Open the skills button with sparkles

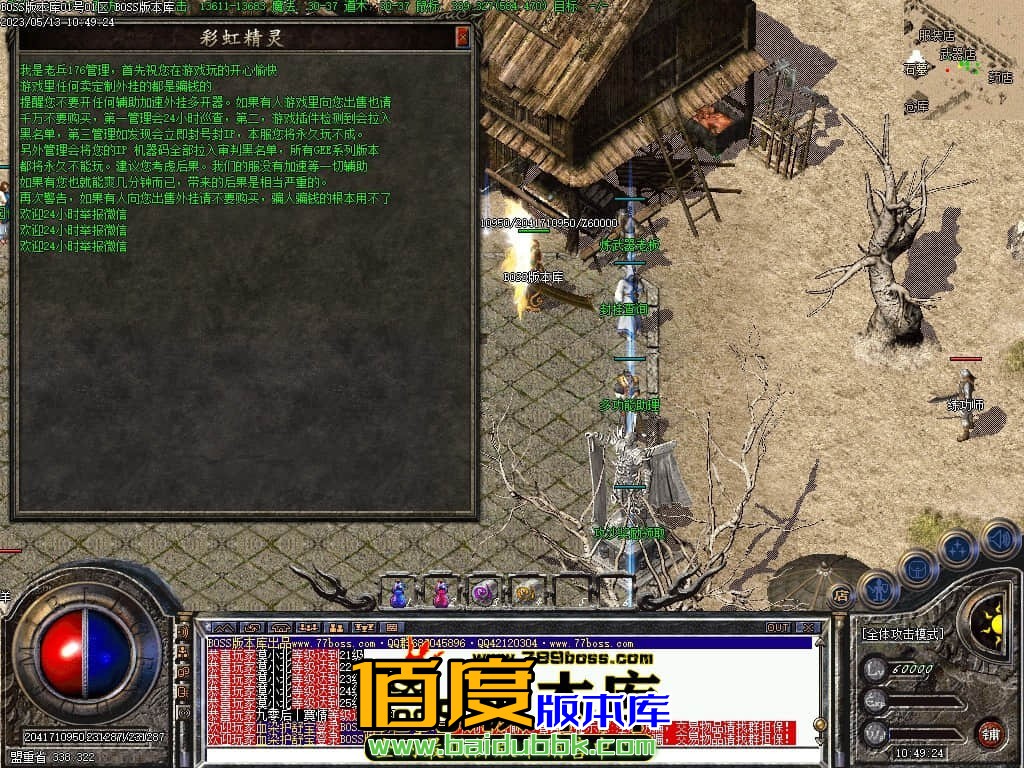pos(958,549)
